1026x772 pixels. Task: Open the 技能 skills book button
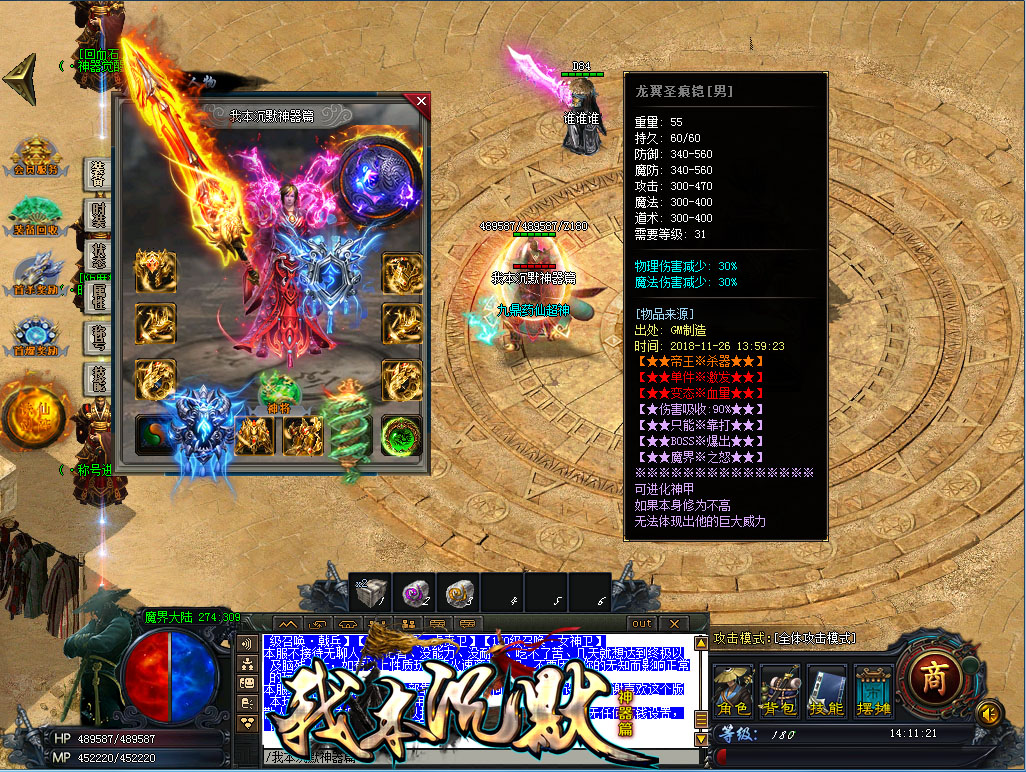[x=827, y=691]
